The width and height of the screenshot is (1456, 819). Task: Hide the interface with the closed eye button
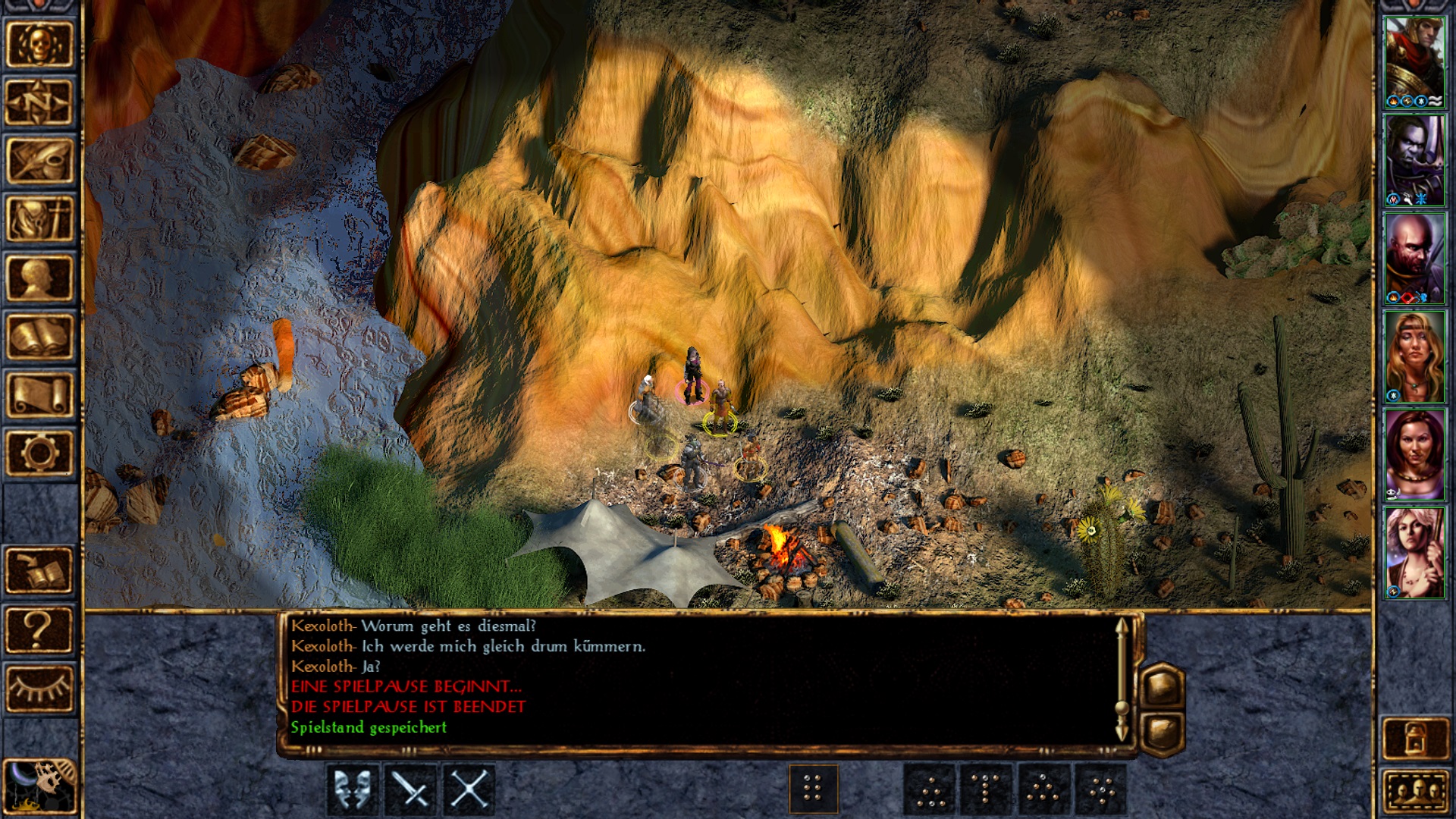point(39,688)
